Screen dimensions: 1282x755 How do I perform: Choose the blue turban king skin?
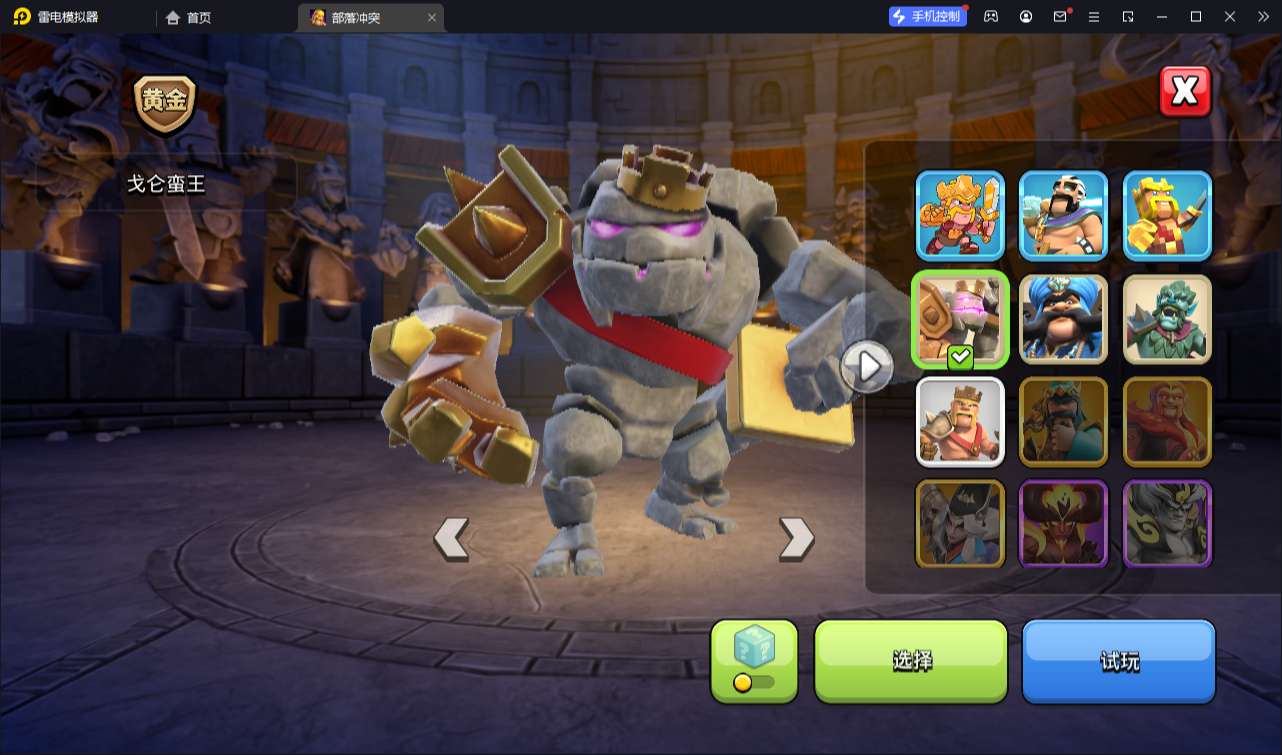[1063, 319]
